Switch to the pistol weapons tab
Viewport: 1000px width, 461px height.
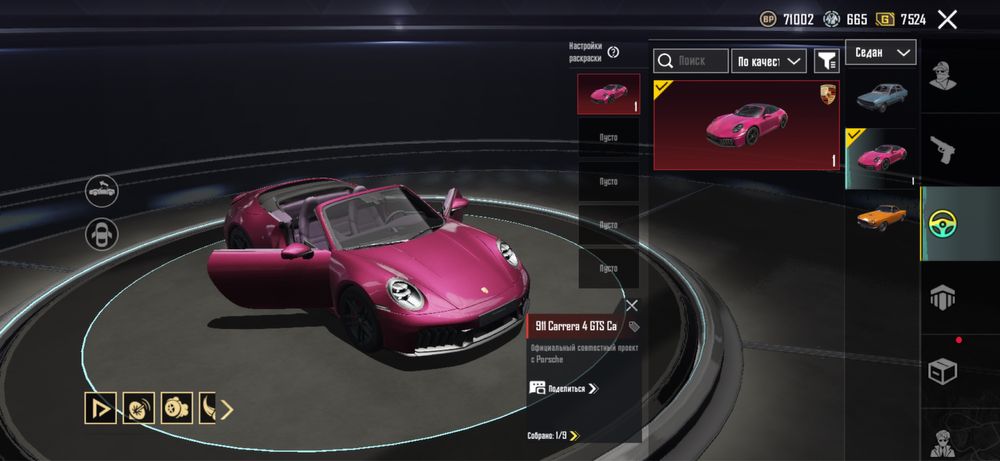pos(943,150)
